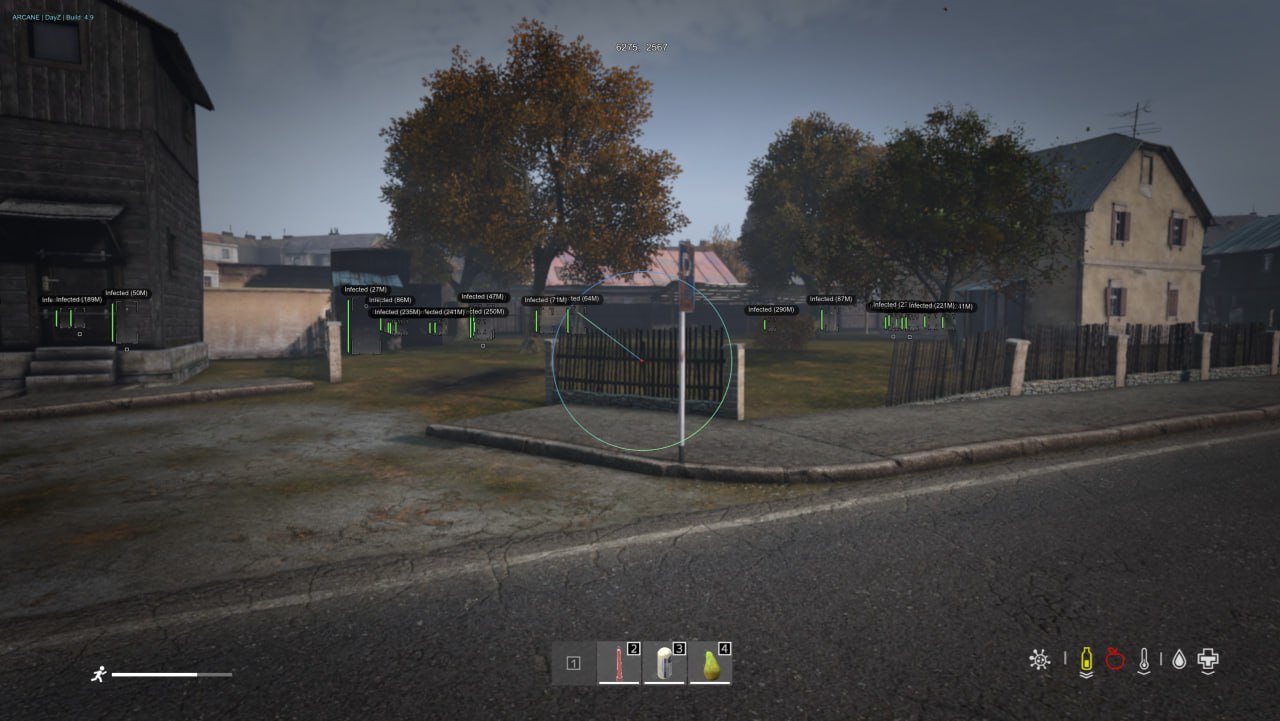Viewport: 1280px width, 721px height.
Task: Select the pear in hotbar slot 4
Action: click(x=711, y=663)
